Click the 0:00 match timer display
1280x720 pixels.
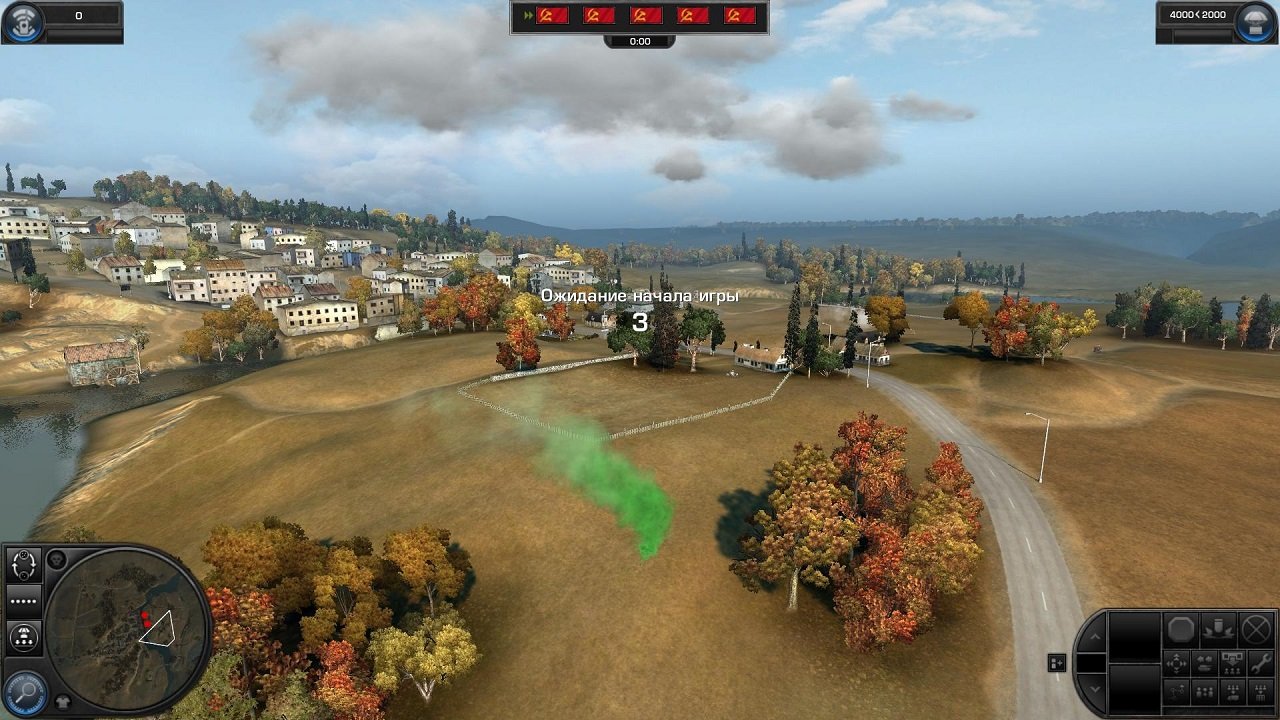[638, 41]
